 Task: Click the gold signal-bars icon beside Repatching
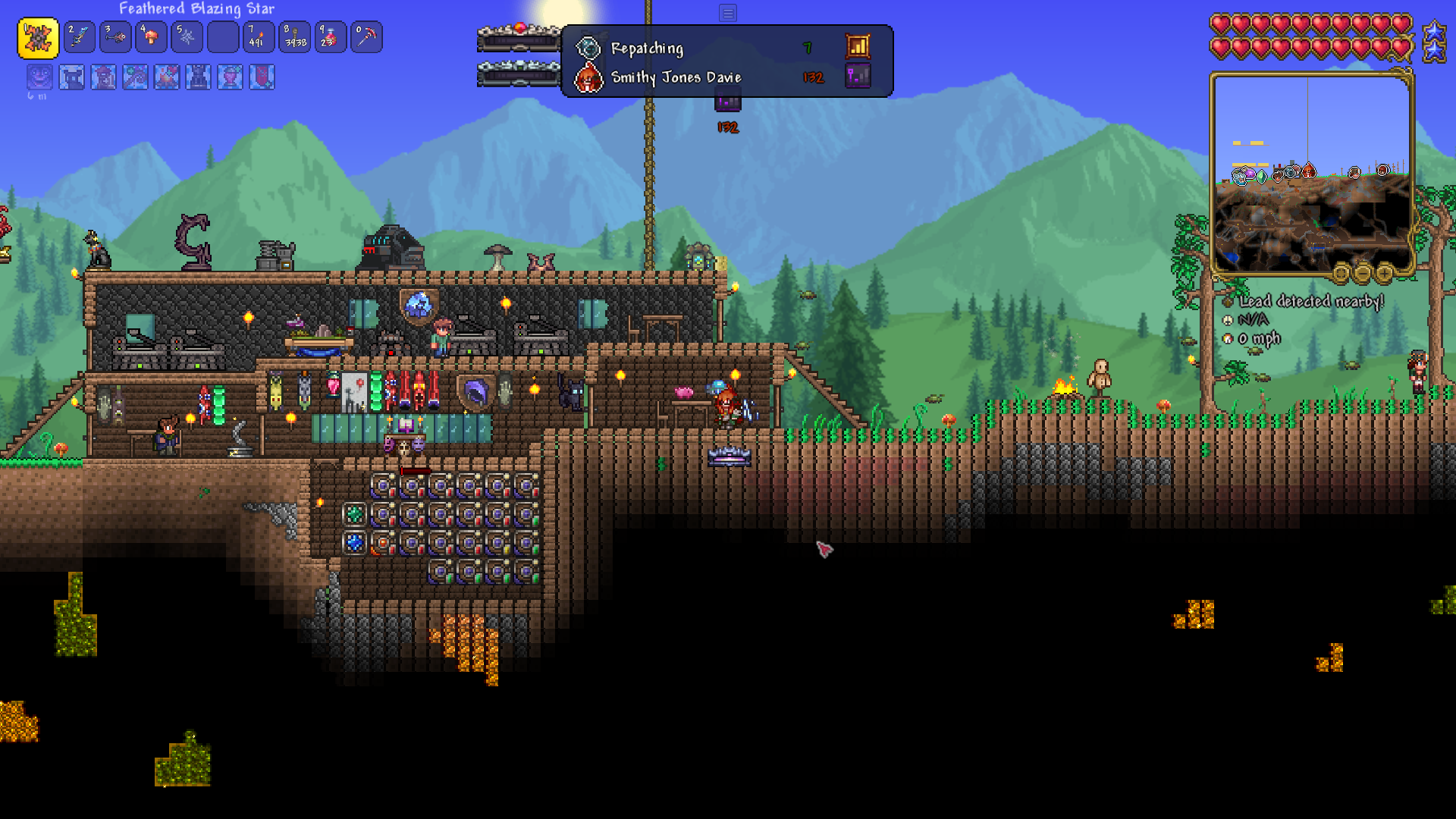pyautogui.click(x=858, y=47)
